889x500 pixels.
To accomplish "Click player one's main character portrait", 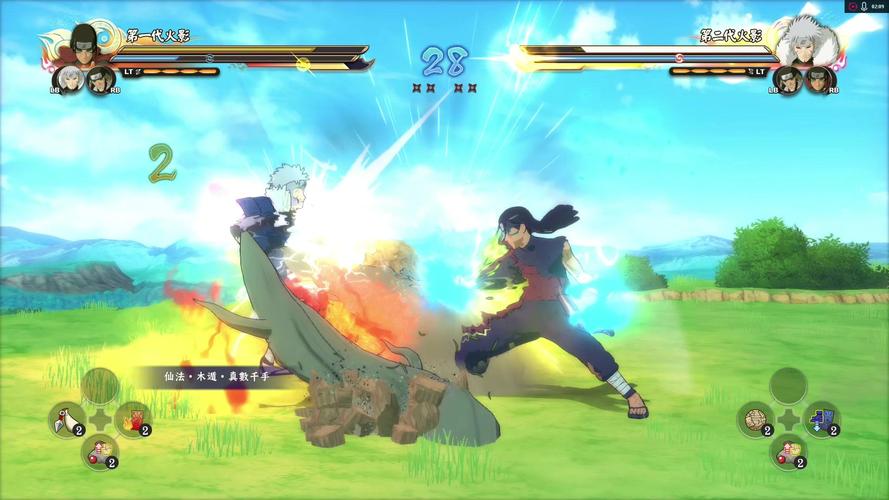I will point(82,45).
